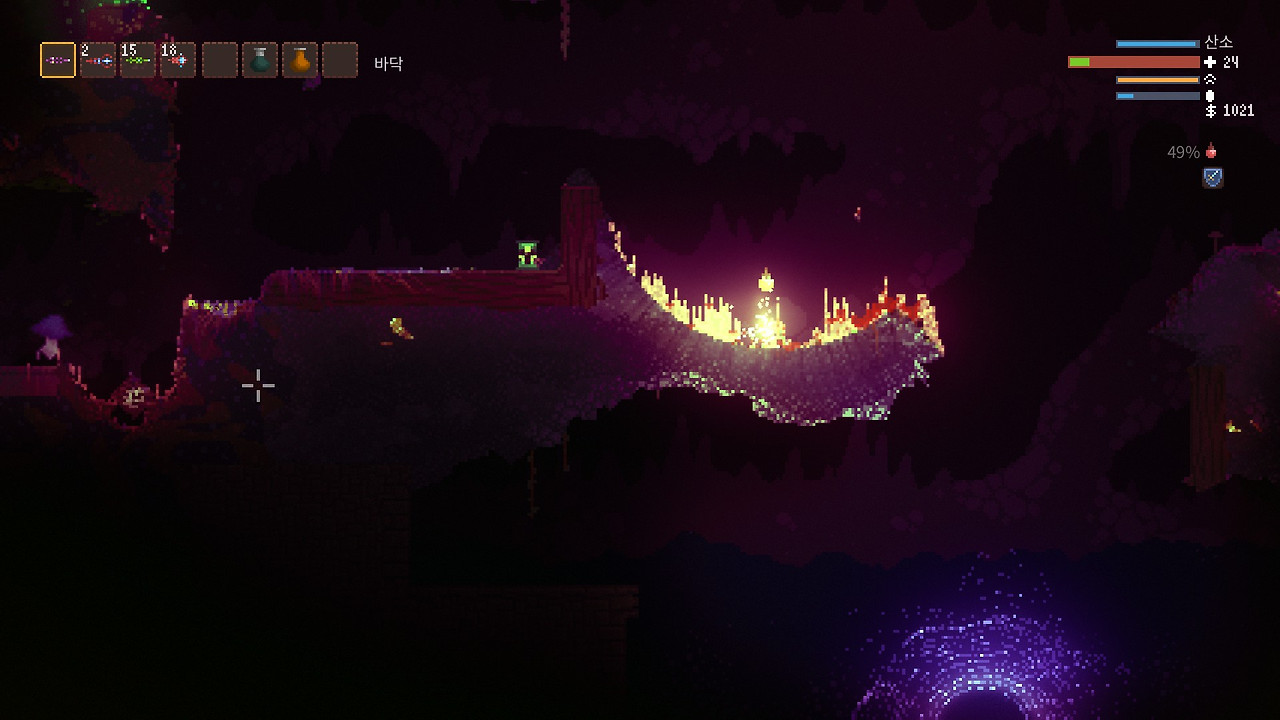This screenshot has width=1280, height=720.
Task: Equip the green wand with 15 charges
Action: (138, 60)
